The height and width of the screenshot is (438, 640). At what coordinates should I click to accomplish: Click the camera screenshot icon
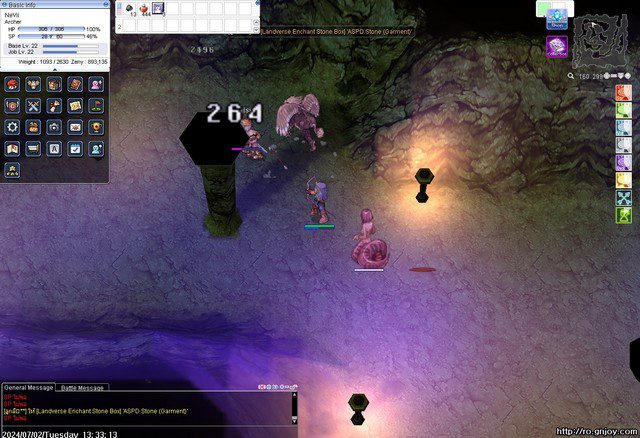[54, 127]
